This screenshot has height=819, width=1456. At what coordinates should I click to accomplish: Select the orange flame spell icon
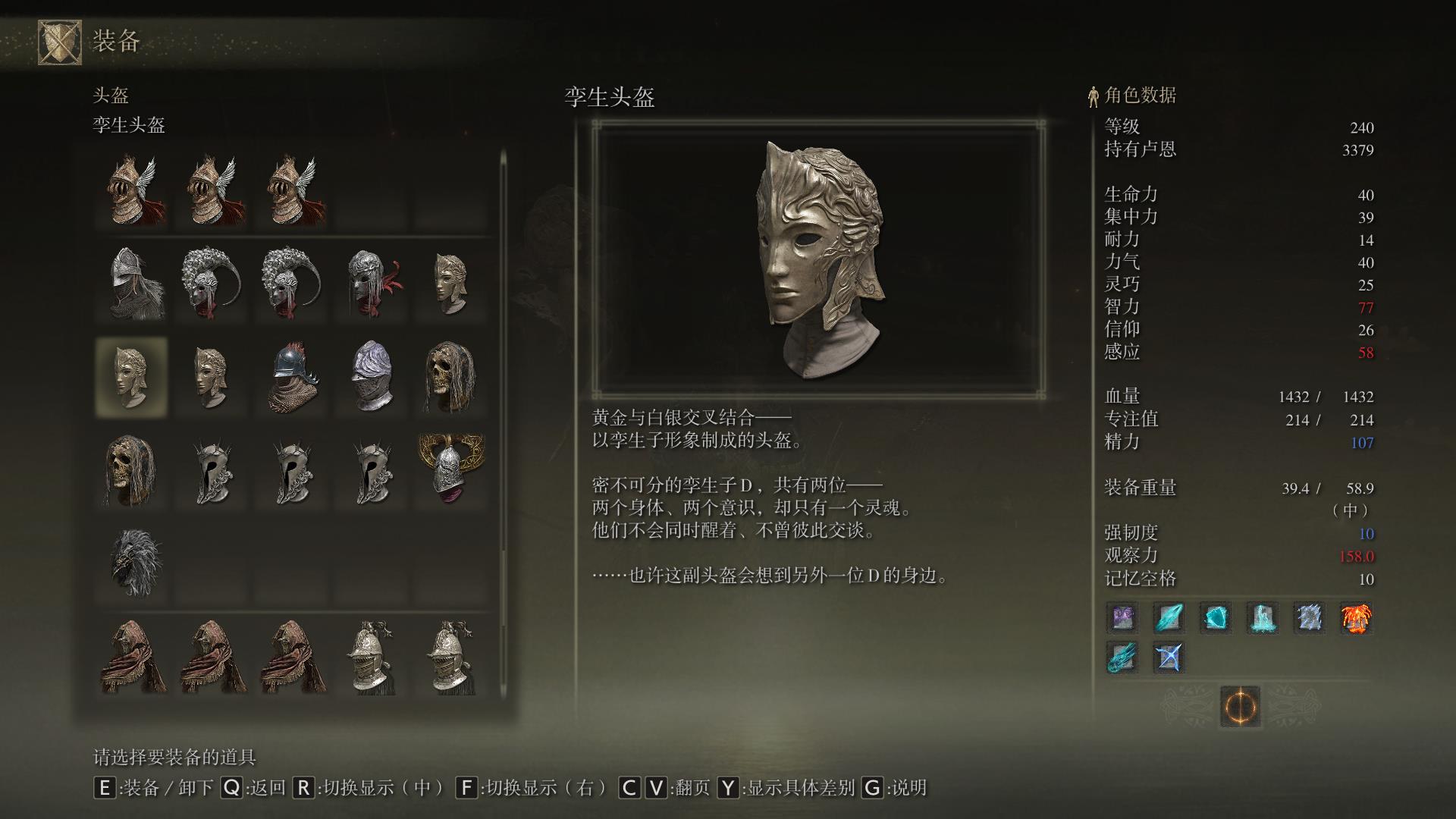(1356, 618)
